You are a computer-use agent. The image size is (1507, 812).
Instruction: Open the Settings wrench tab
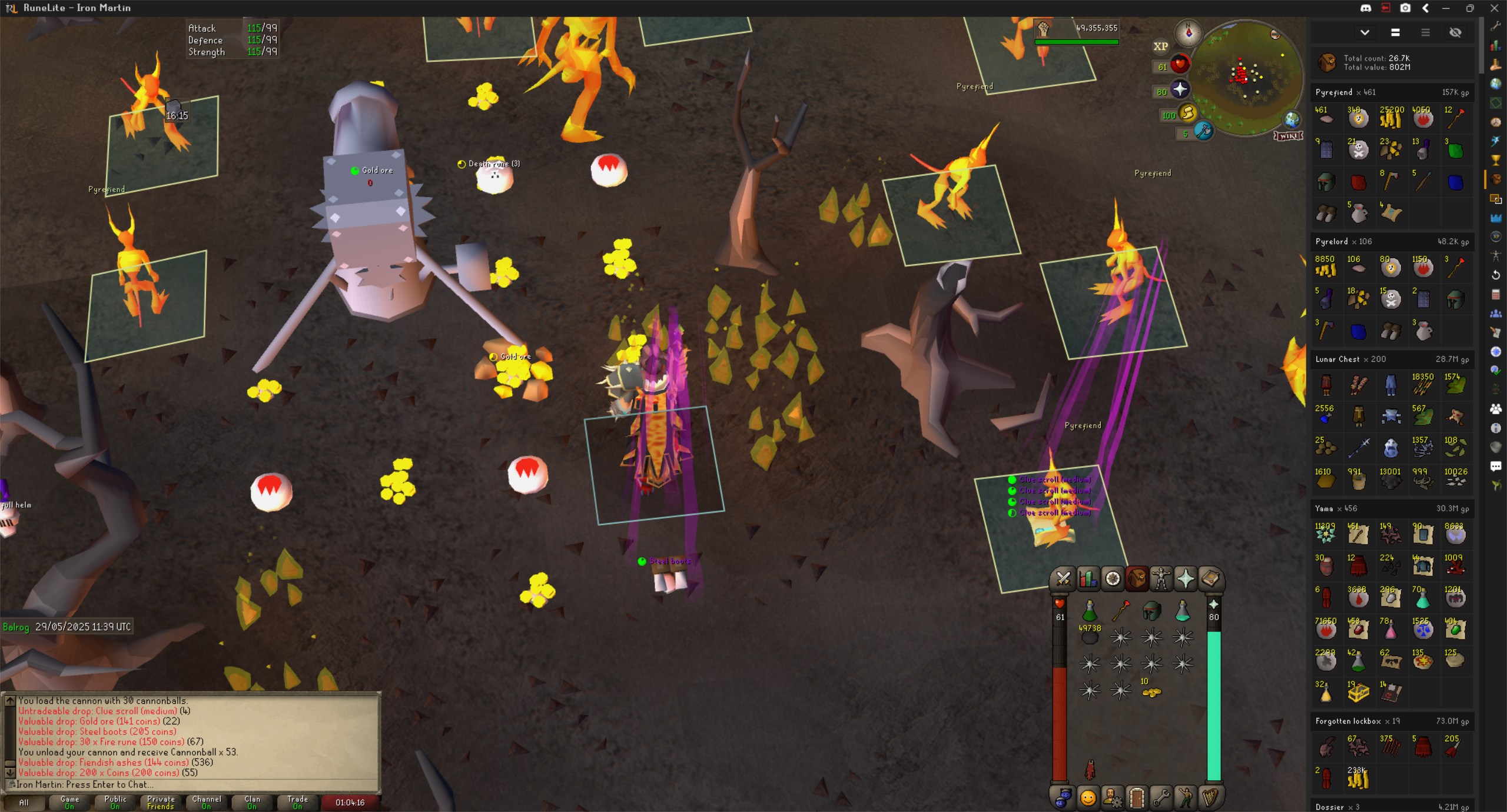coord(1161,798)
